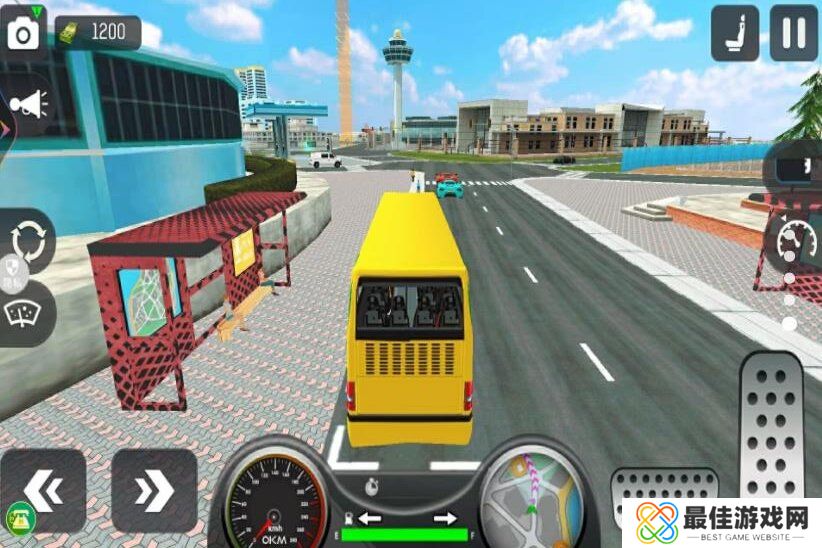Tap the green phone icon

[x=19, y=520]
